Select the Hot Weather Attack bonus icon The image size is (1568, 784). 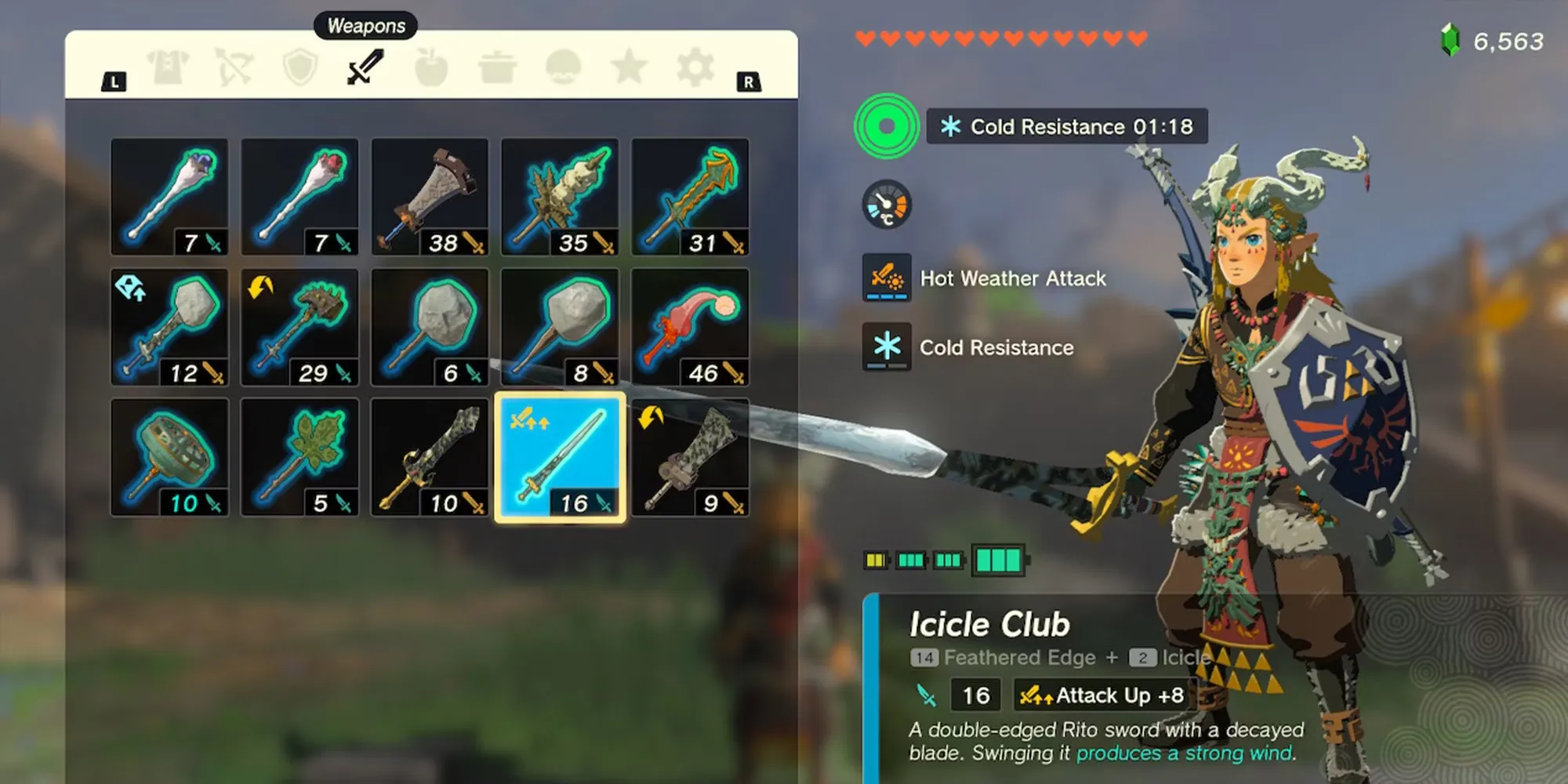tap(887, 278)
